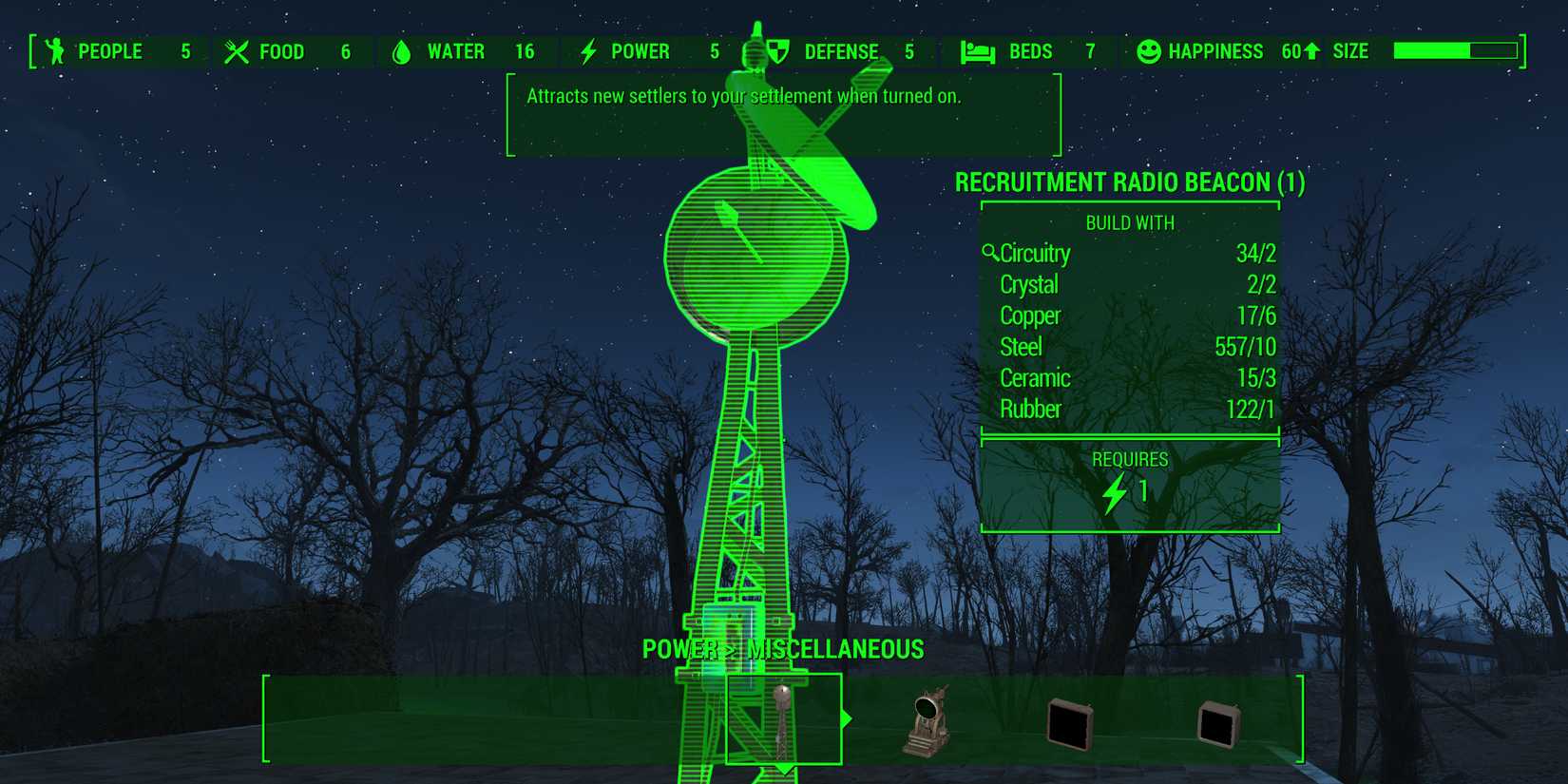Click the lightning bolt Power icon
This screenshot has width=1568, height=784.
(589, 51)
